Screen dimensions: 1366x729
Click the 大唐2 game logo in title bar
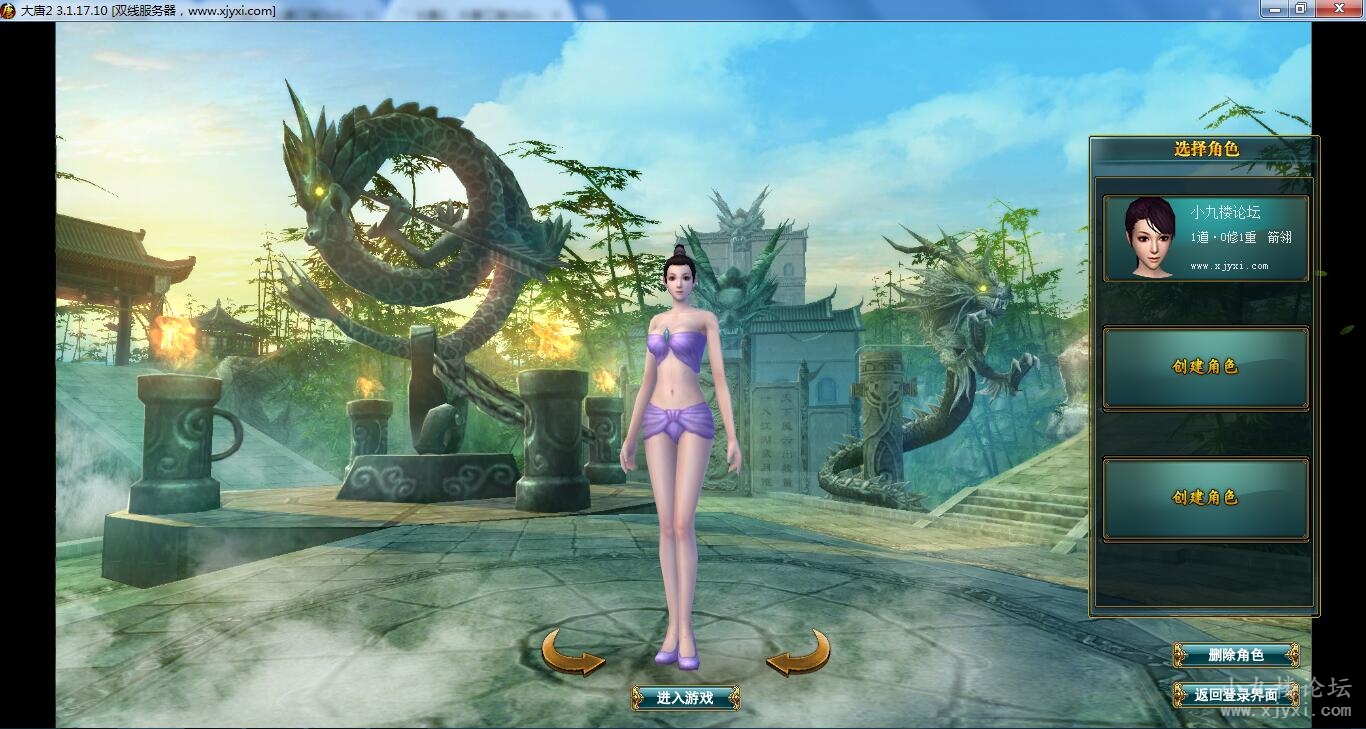point(8,9)
